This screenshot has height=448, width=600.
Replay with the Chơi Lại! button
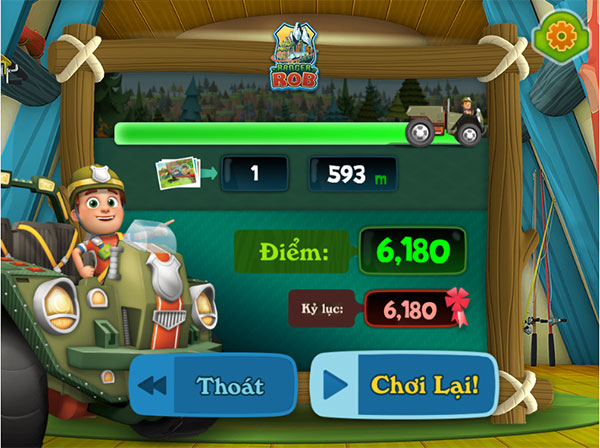[x=406, y=385]
